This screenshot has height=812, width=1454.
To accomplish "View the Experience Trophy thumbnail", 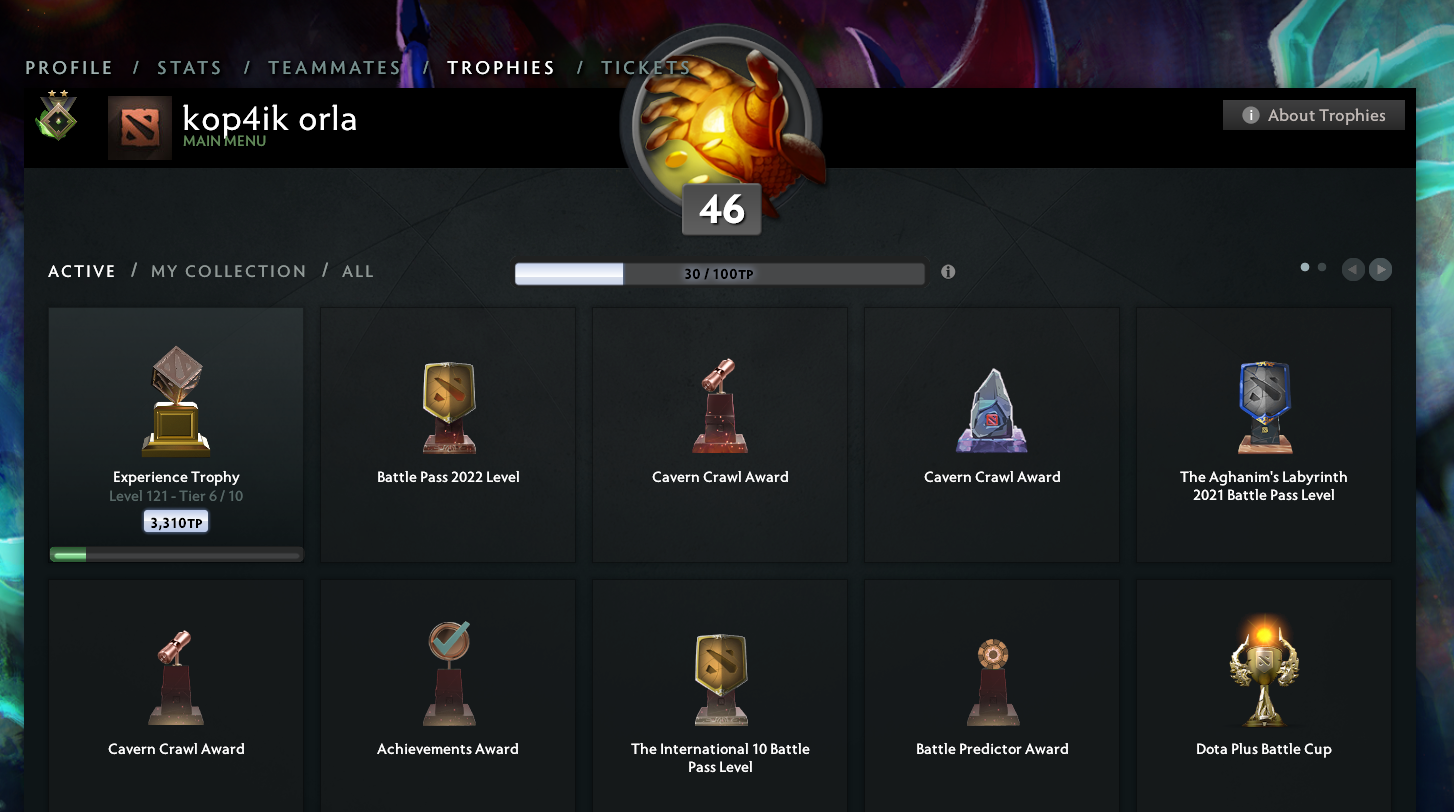I will (x=175, y=400).
